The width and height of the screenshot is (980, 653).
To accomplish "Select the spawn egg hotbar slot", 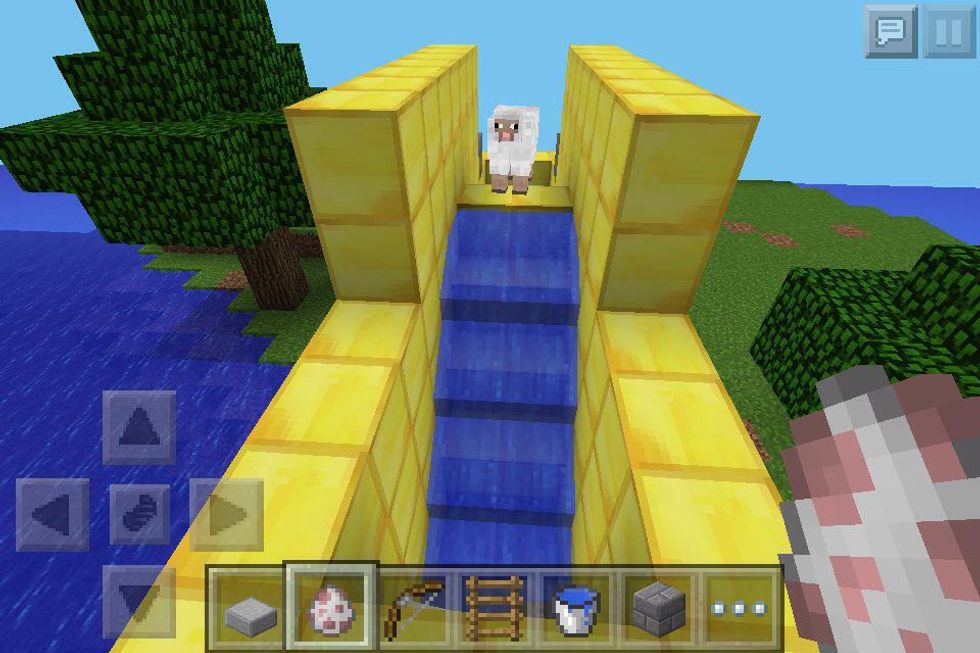I will pyautogui.click(x=331, y=608).
